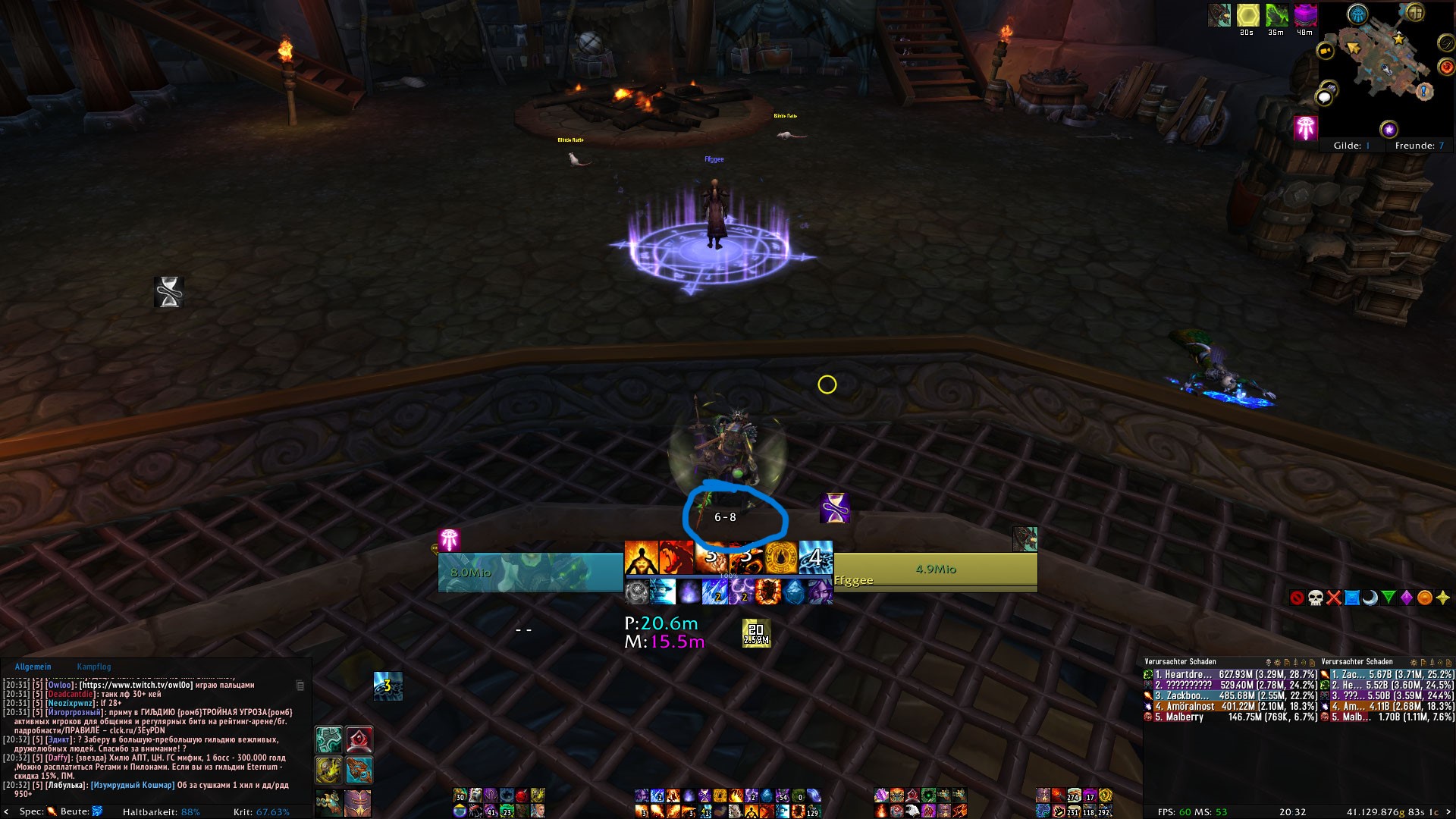Open the Allgemein chat tab
The image size is (1456, 819).
[x=33, y=667]
